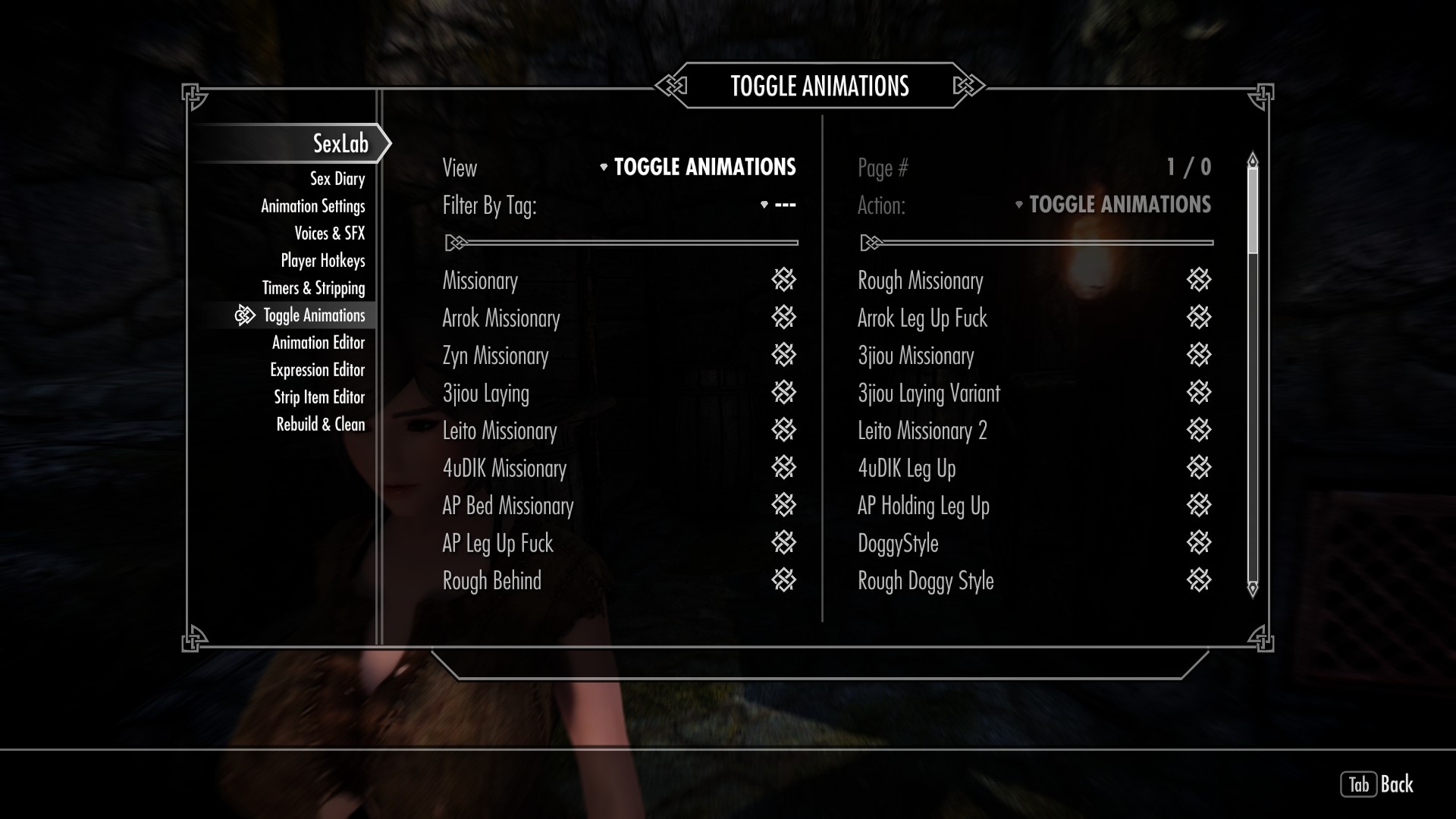Select the Strip Item Editor page

click(x=318, y=397)
